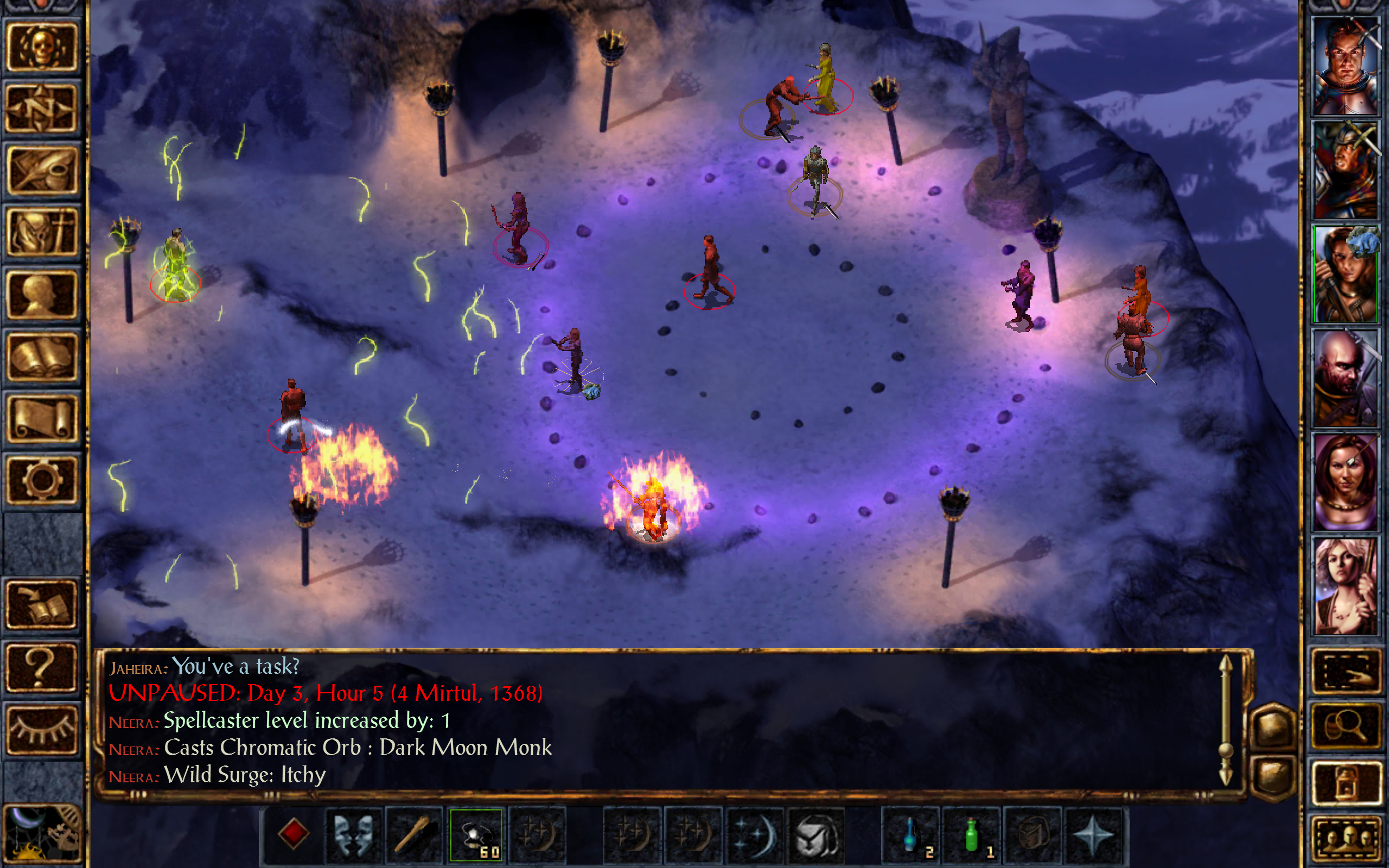Viewport: 1389px width, 868px height.
Task: Open the mage spellbook icon
Action: pos(43,356)
